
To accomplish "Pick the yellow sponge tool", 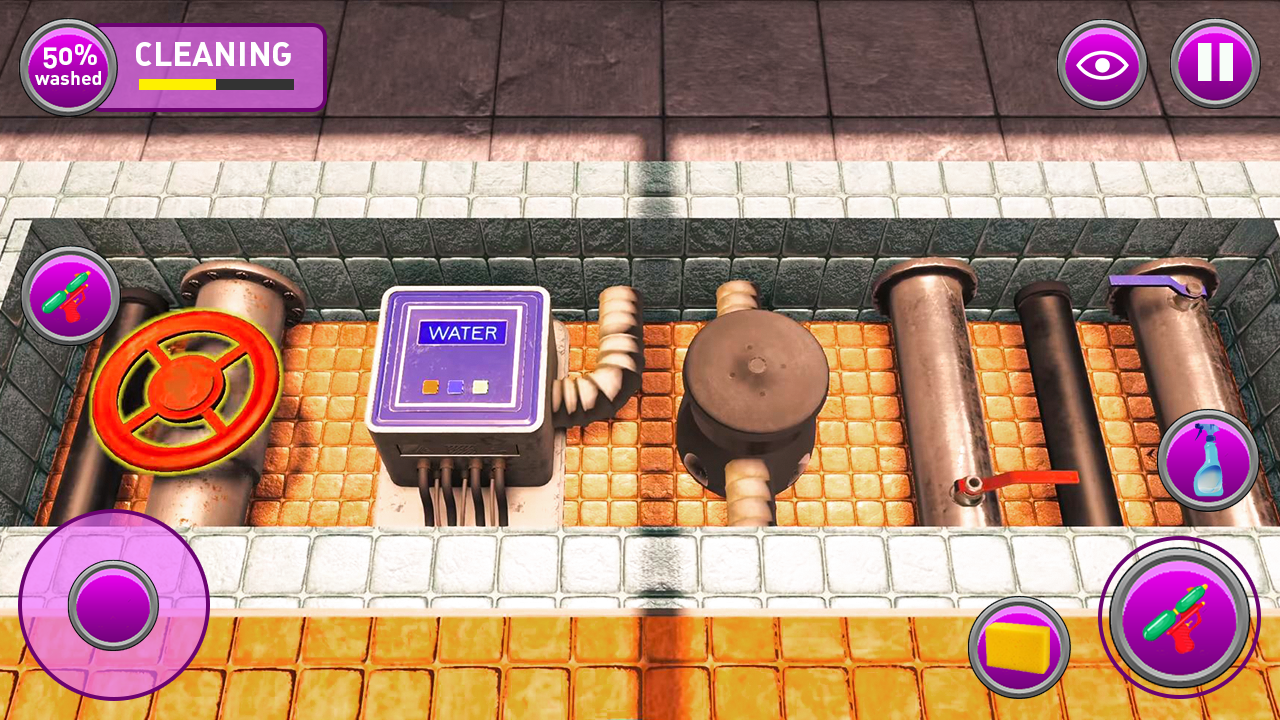I will [x=1018, y=645].
